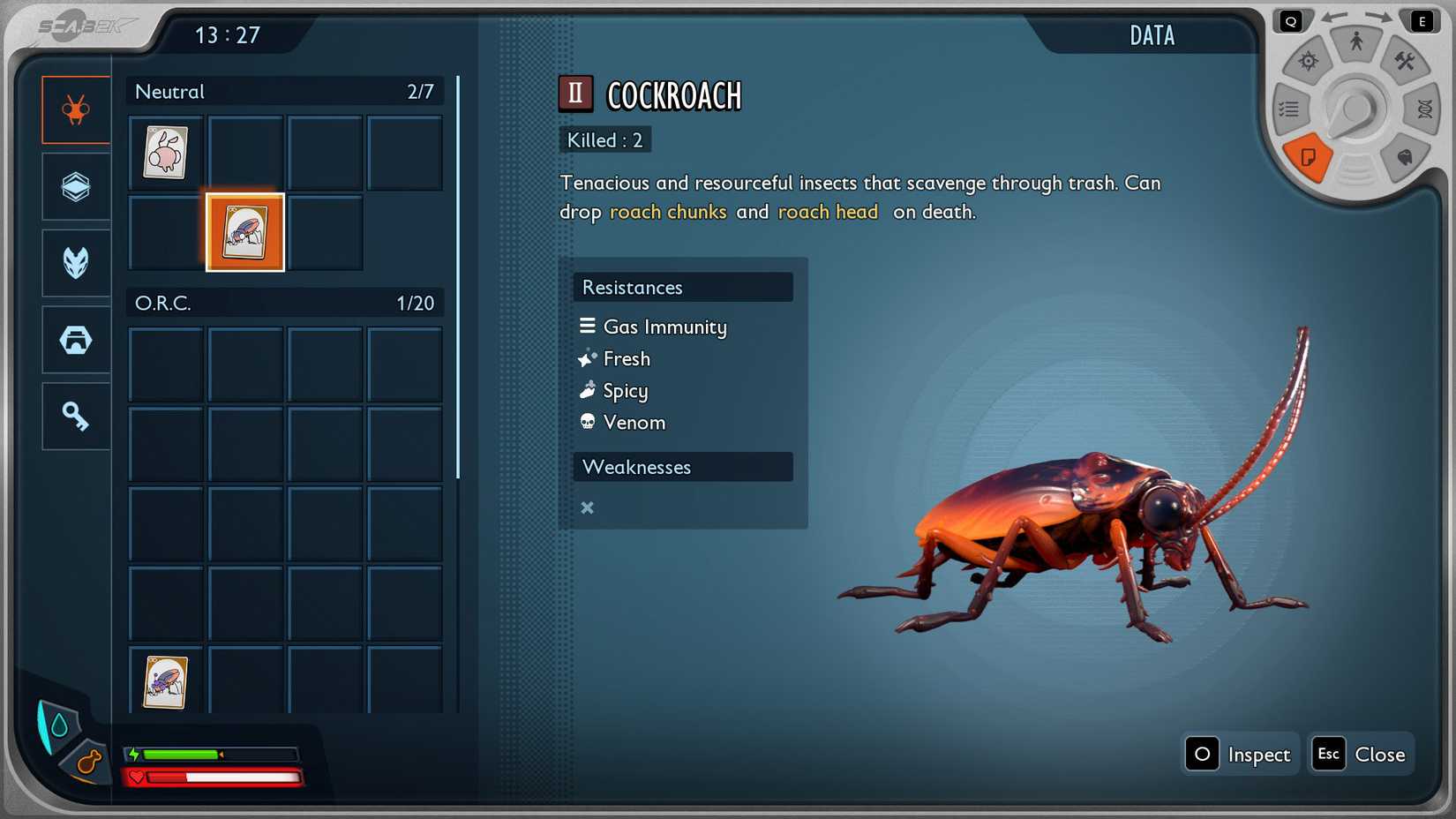
Task: Expand the Weaknesses section header
Action: 684,467
